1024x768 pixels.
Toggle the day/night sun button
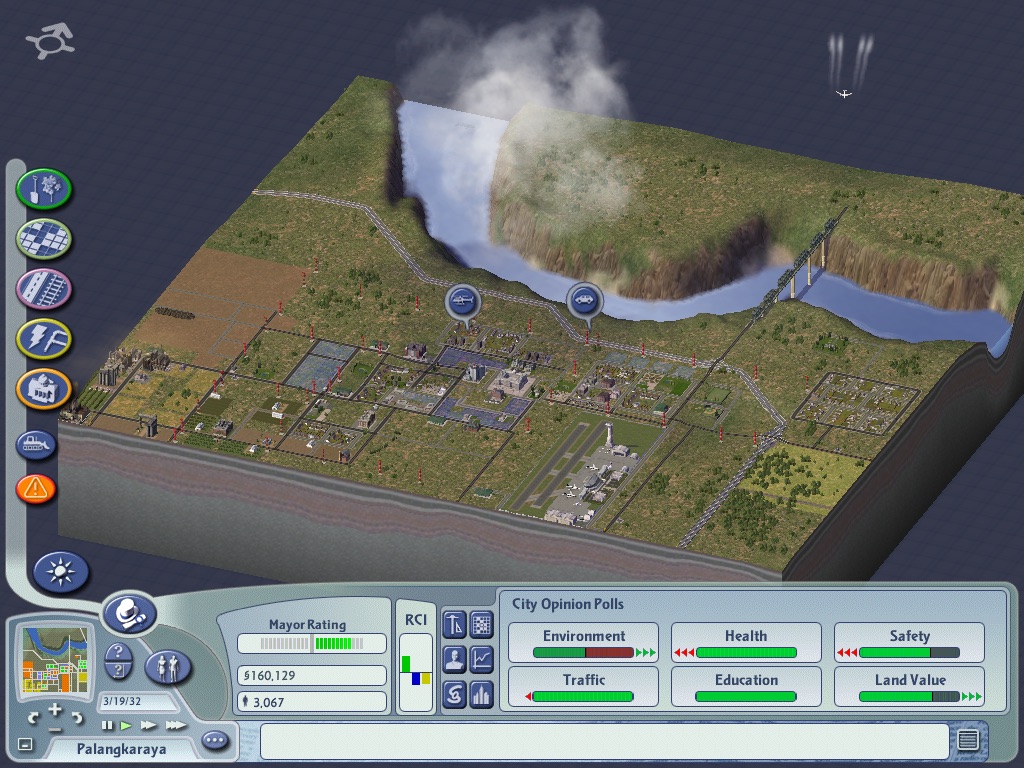tap(61, 572)
